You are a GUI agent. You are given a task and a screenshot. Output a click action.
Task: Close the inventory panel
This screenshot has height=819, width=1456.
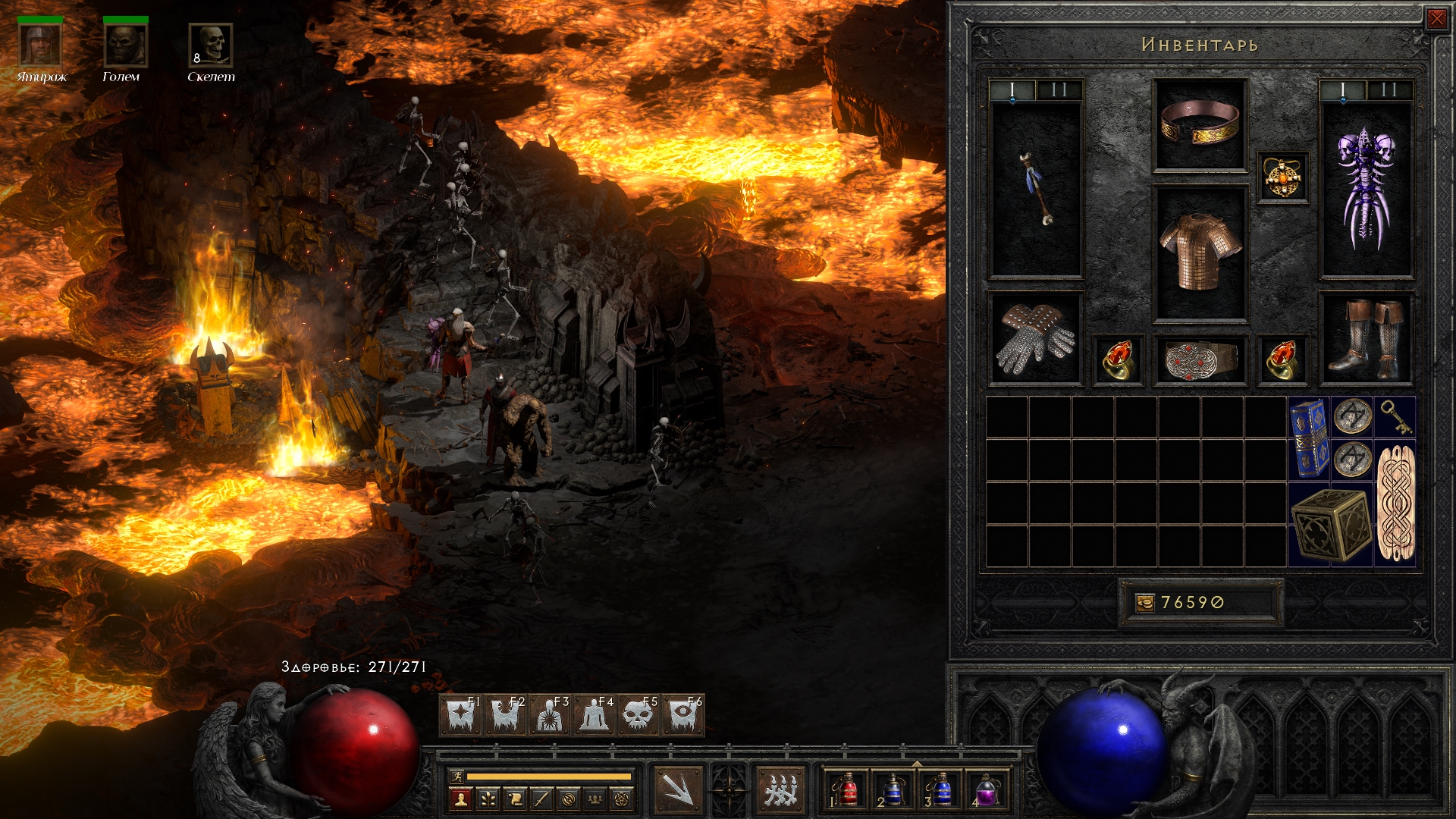point(1436,19)
